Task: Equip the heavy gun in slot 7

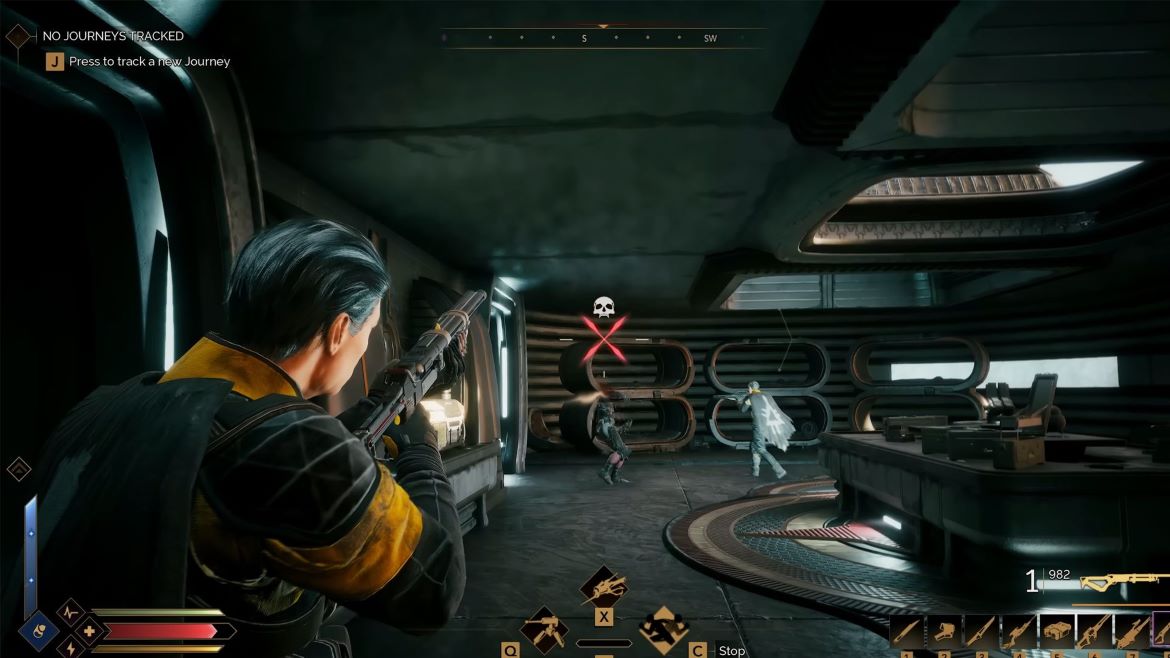Action: click(x=1131, y=632)
